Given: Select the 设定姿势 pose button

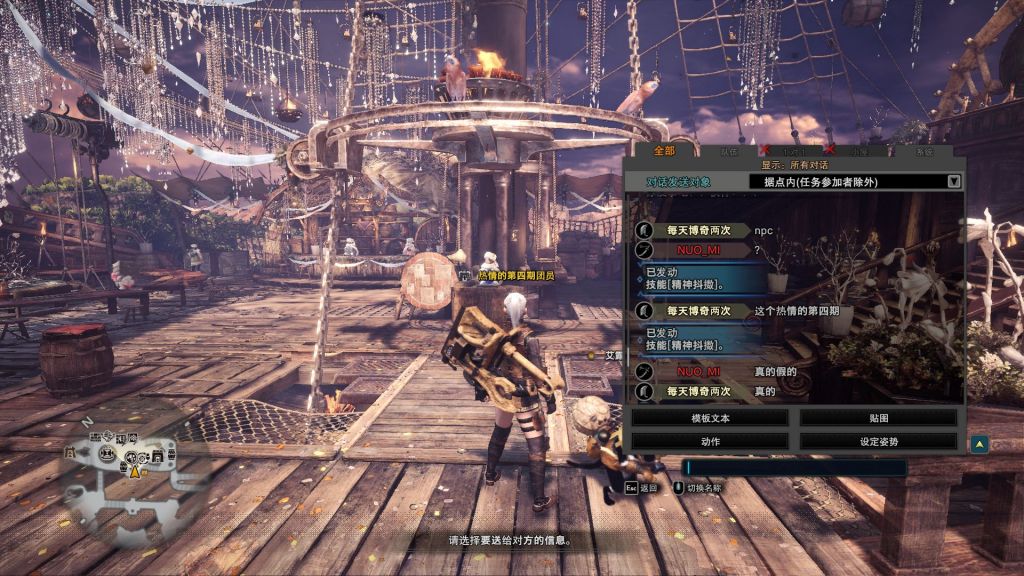Looking at the screenshot, I should click(x=878, y=440).
